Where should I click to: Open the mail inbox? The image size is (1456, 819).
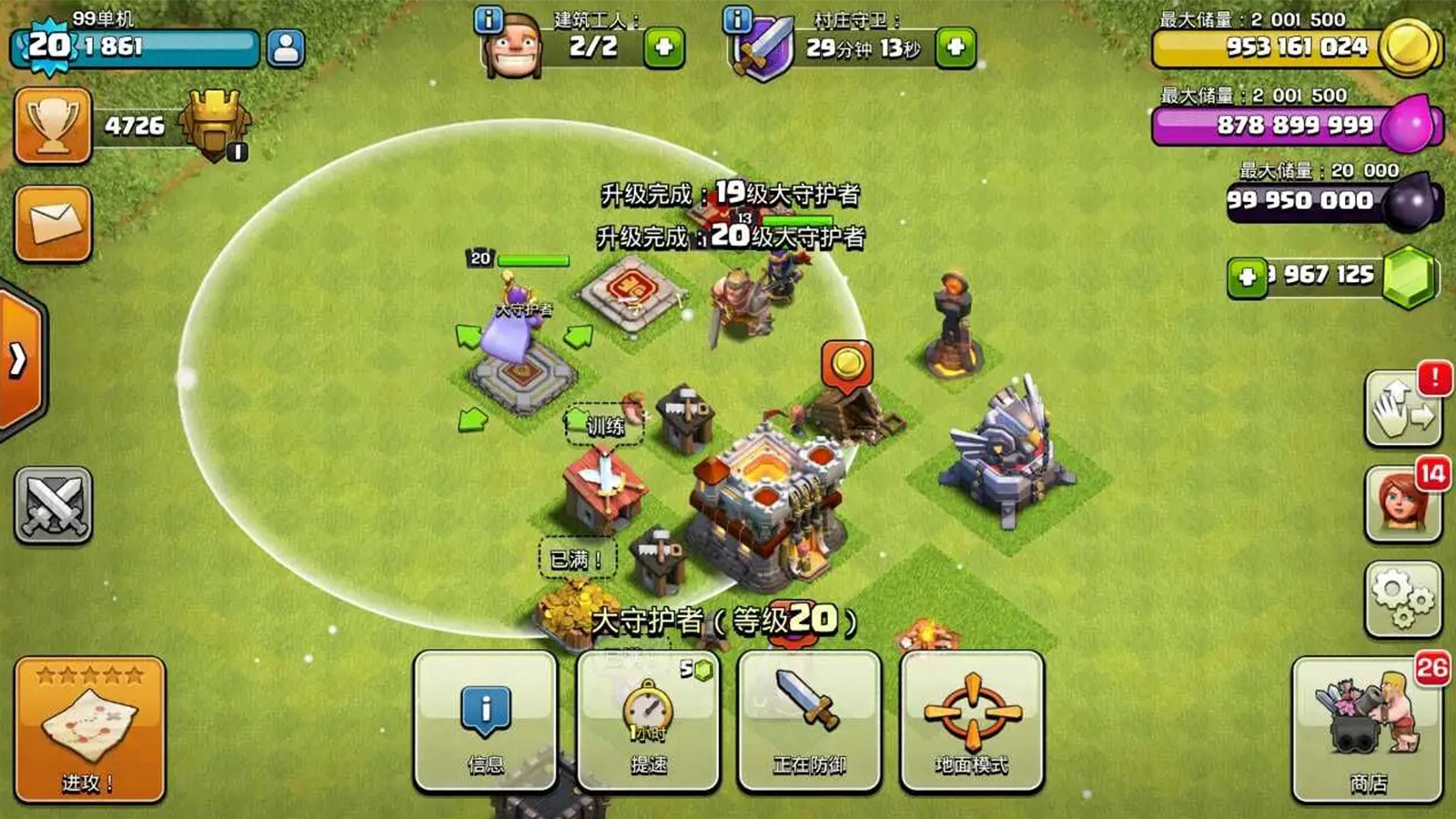click(53, 224)
